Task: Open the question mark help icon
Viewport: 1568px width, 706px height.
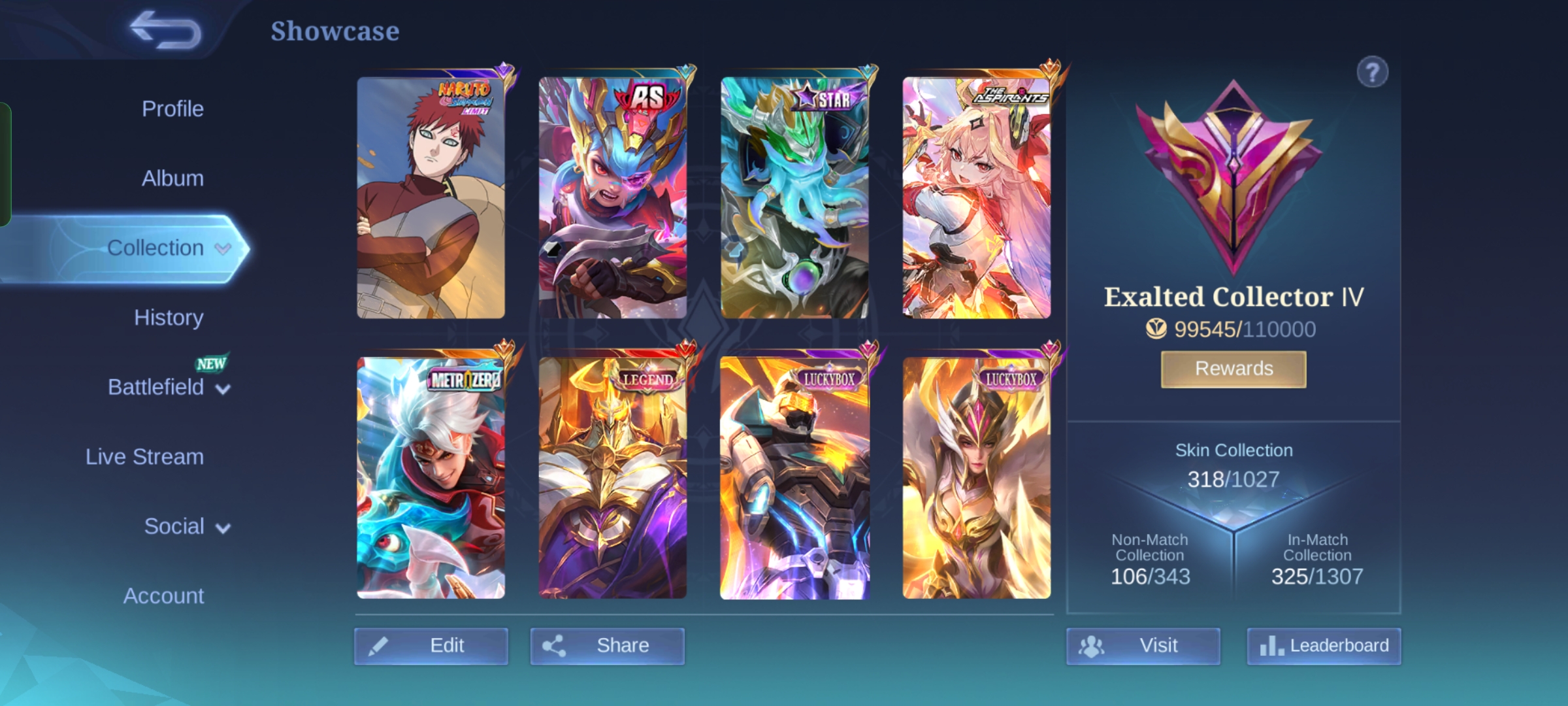Action: (x=1372, y=72)
